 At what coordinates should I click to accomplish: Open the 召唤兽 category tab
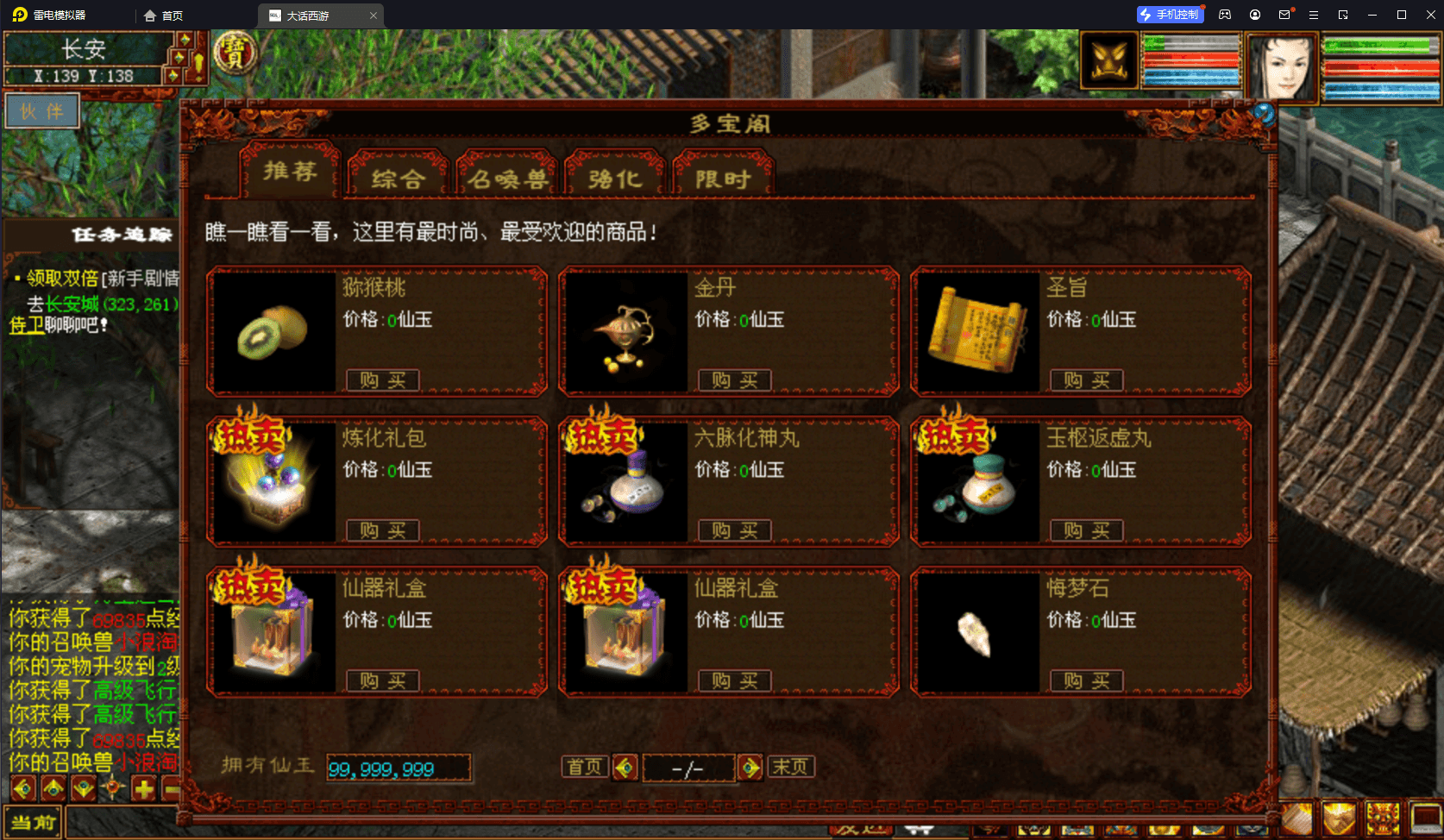[x=507, y=178]
